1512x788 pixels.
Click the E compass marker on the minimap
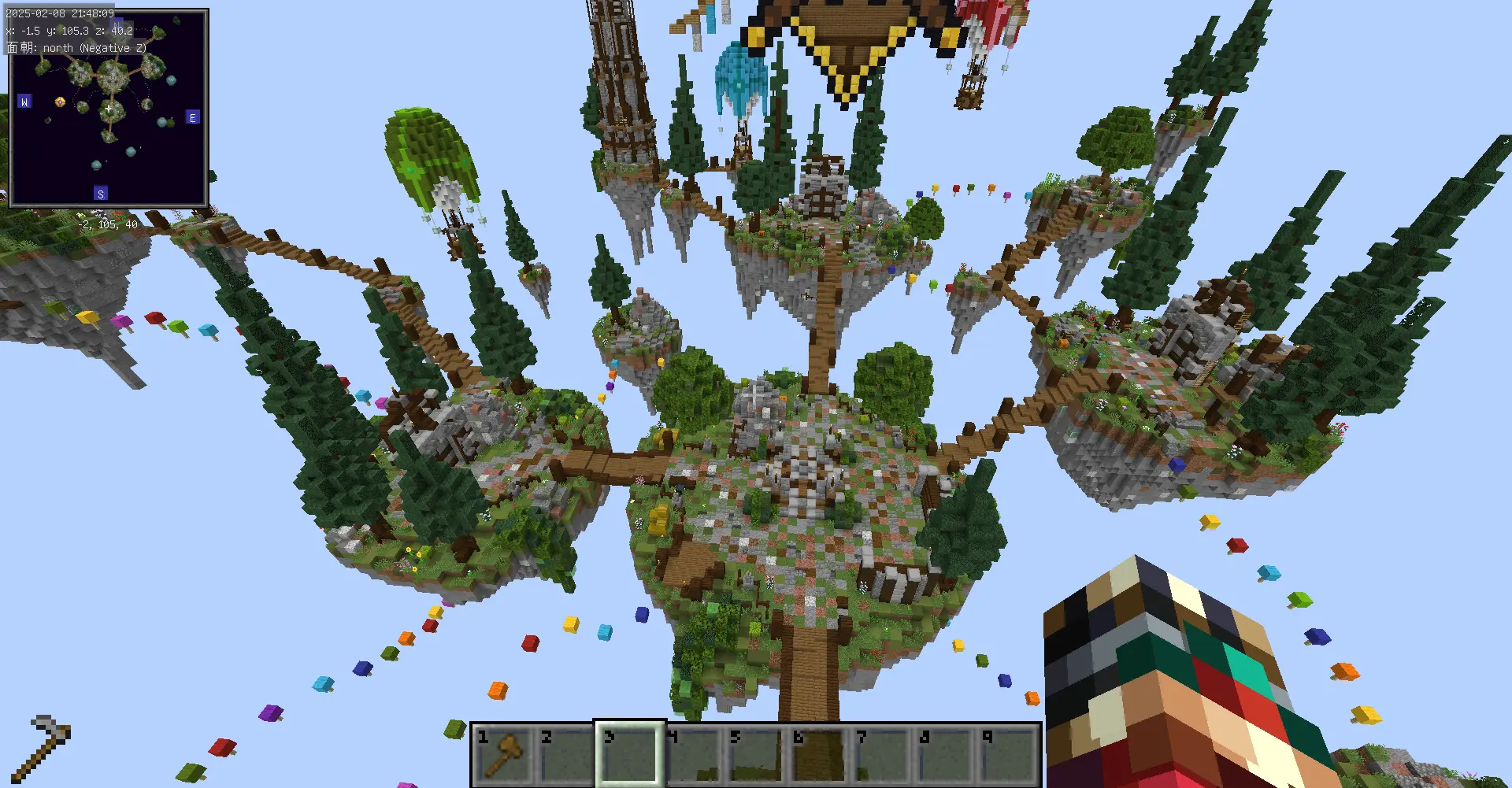click(x=193, y=118)
